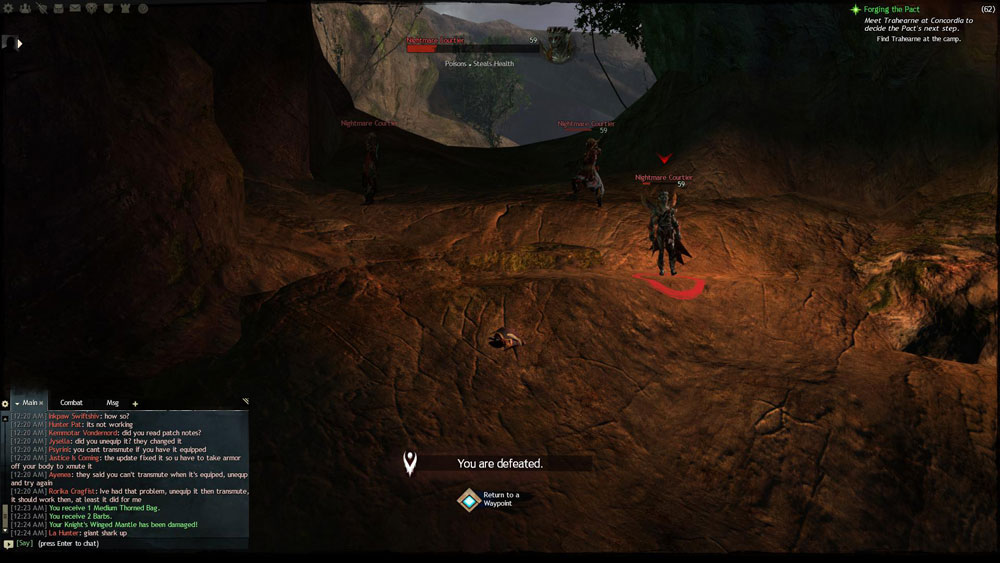Open the mail envelope icon
The height and width of the screenshot is (563, 1000).
tap(75, 8)
